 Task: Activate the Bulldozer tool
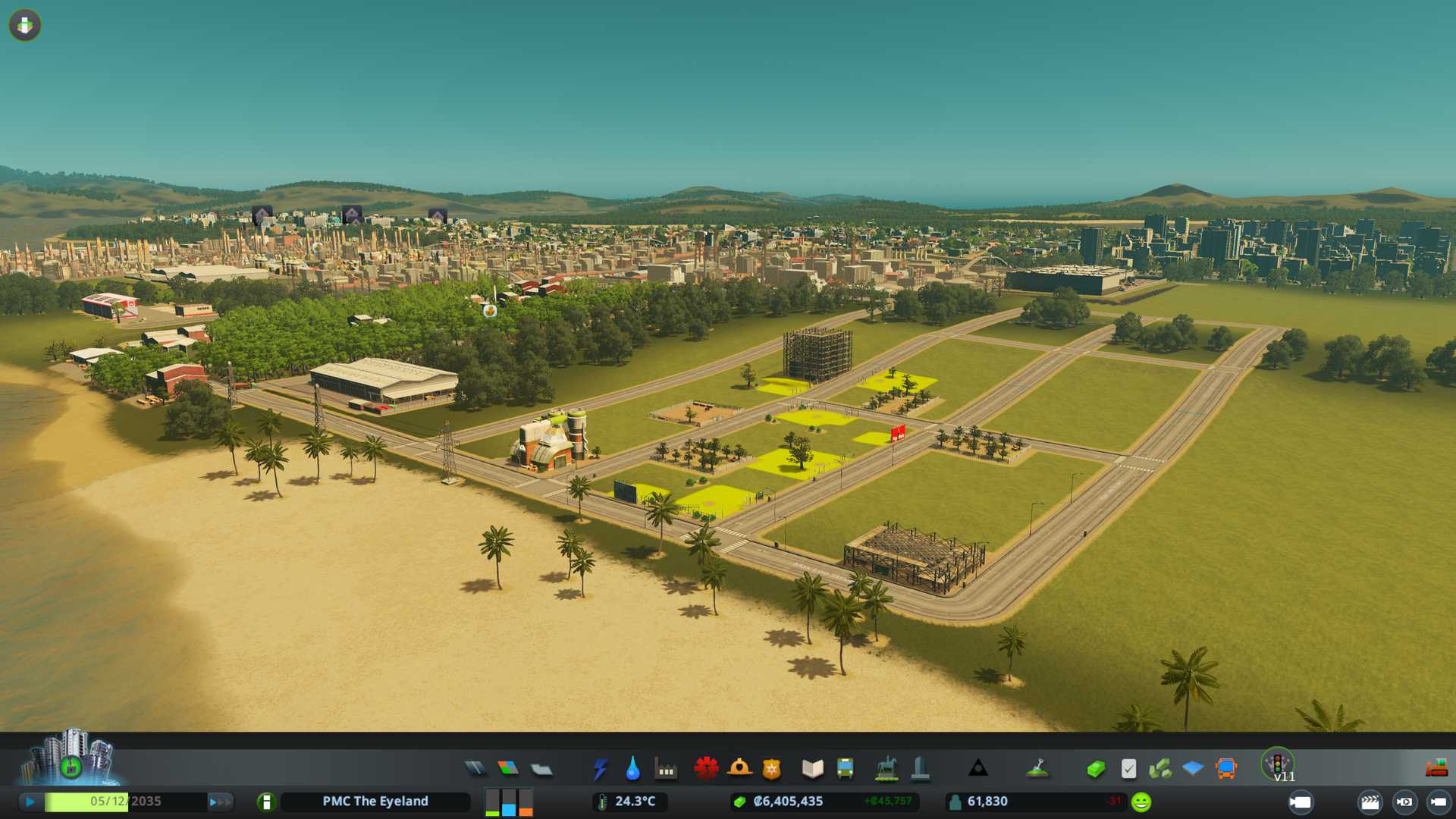pos(1436,769)
